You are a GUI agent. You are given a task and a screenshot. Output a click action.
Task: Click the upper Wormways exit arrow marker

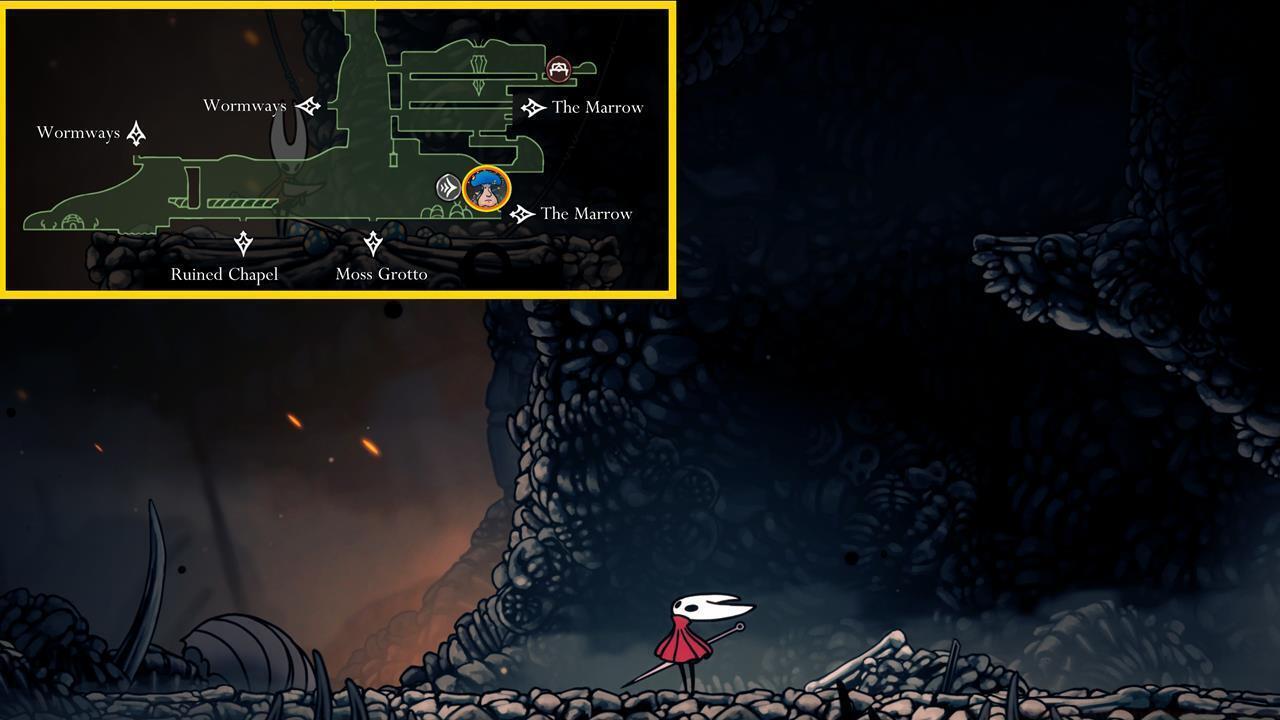(307, 104)
